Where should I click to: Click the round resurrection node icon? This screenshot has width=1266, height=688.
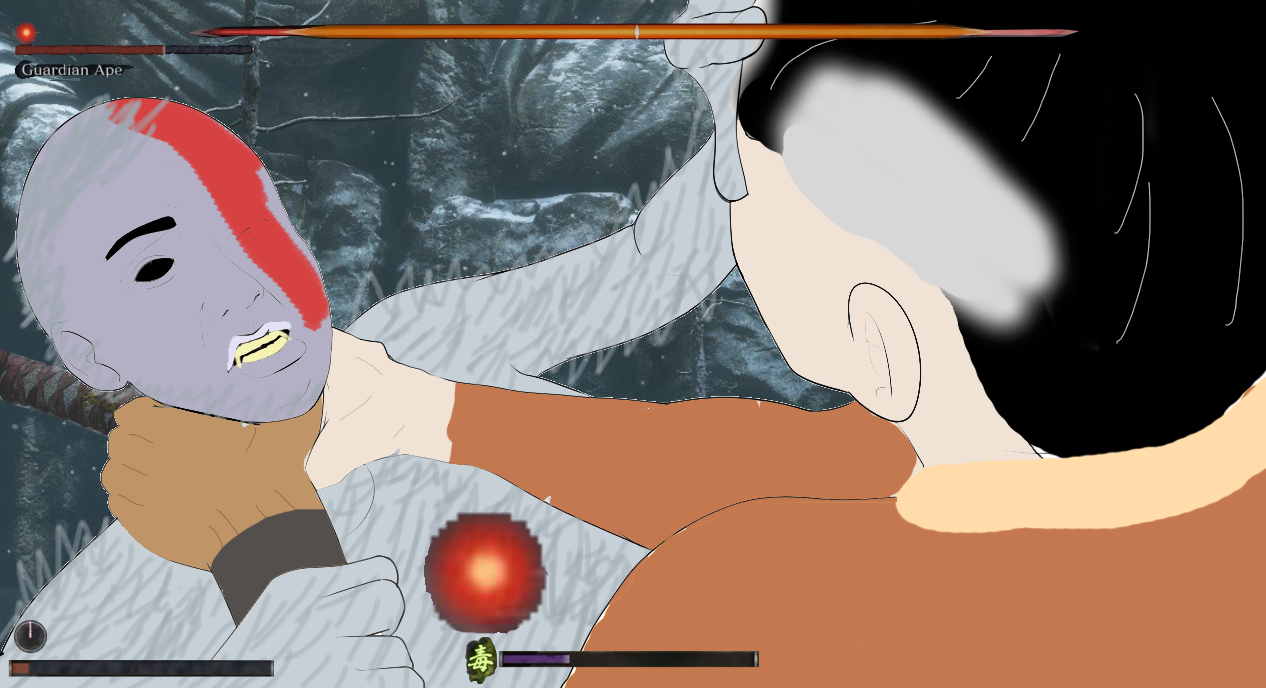[x=30, y=635]
